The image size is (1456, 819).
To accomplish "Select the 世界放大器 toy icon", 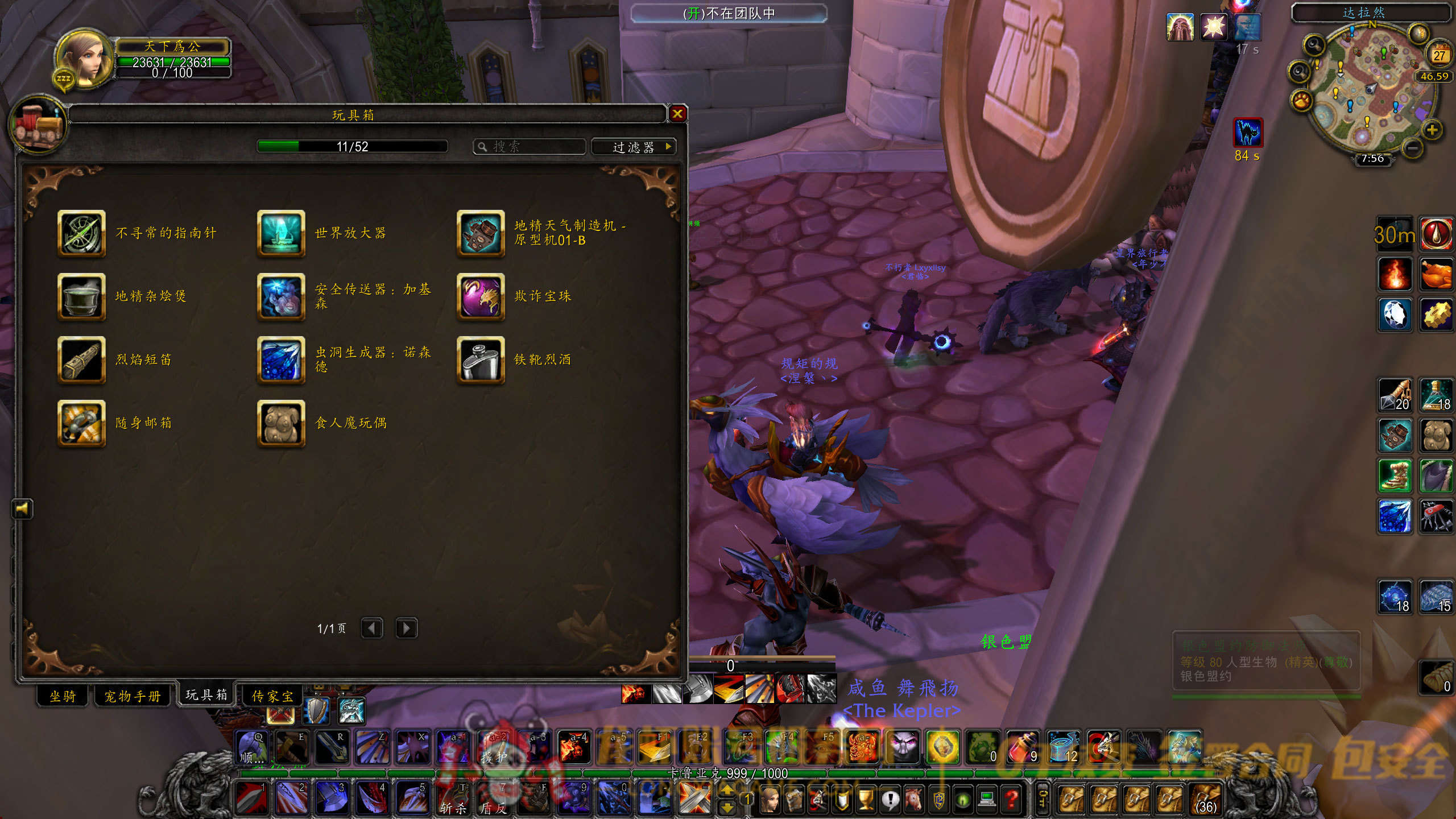I will click(281, 233).
